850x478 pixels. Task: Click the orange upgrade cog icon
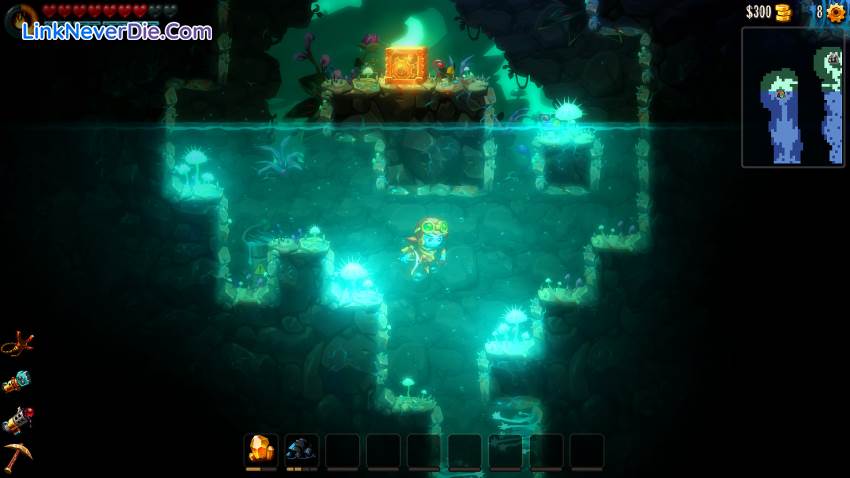[836, 13]
